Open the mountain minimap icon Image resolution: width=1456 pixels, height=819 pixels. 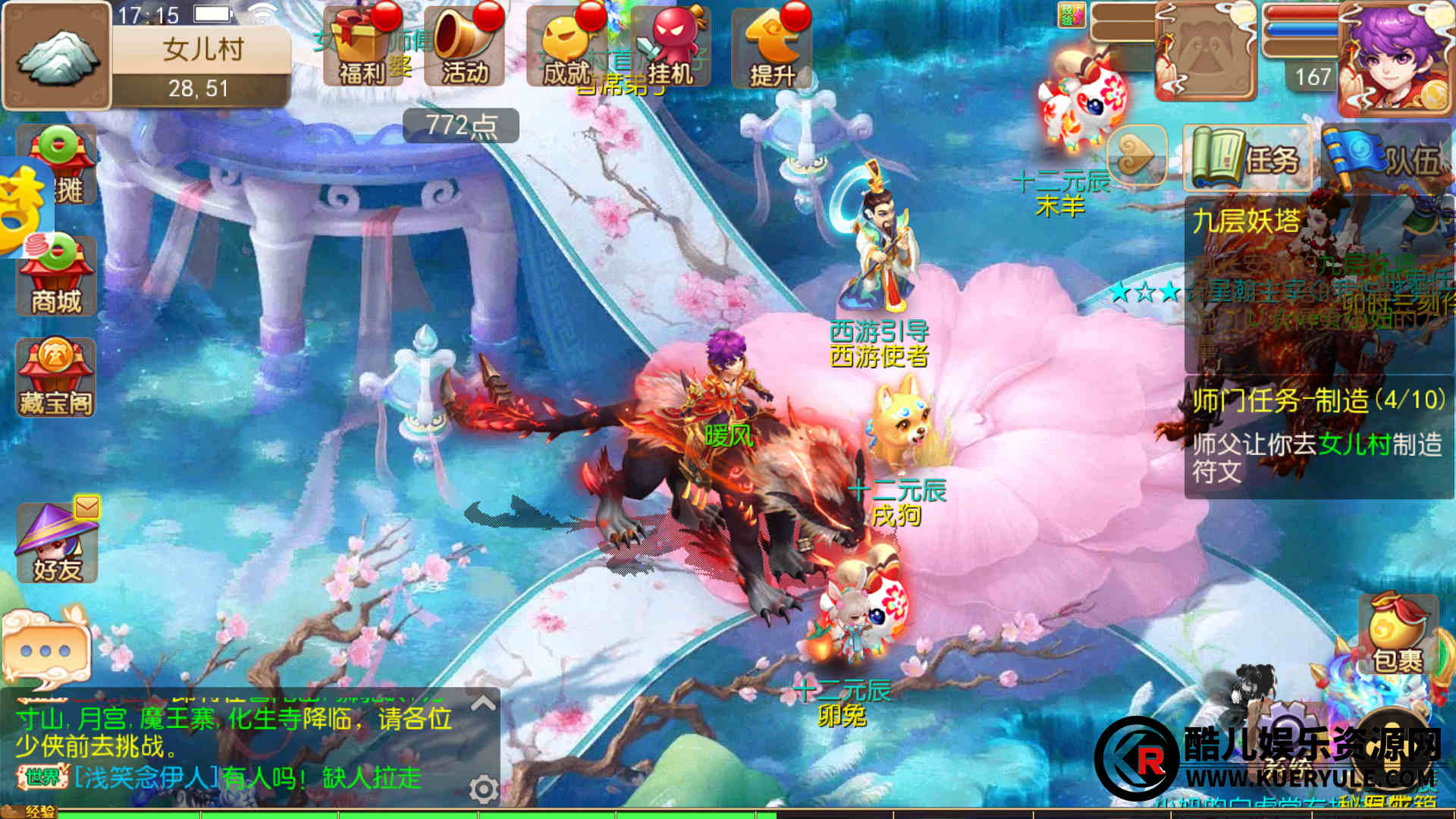(57, 56)
